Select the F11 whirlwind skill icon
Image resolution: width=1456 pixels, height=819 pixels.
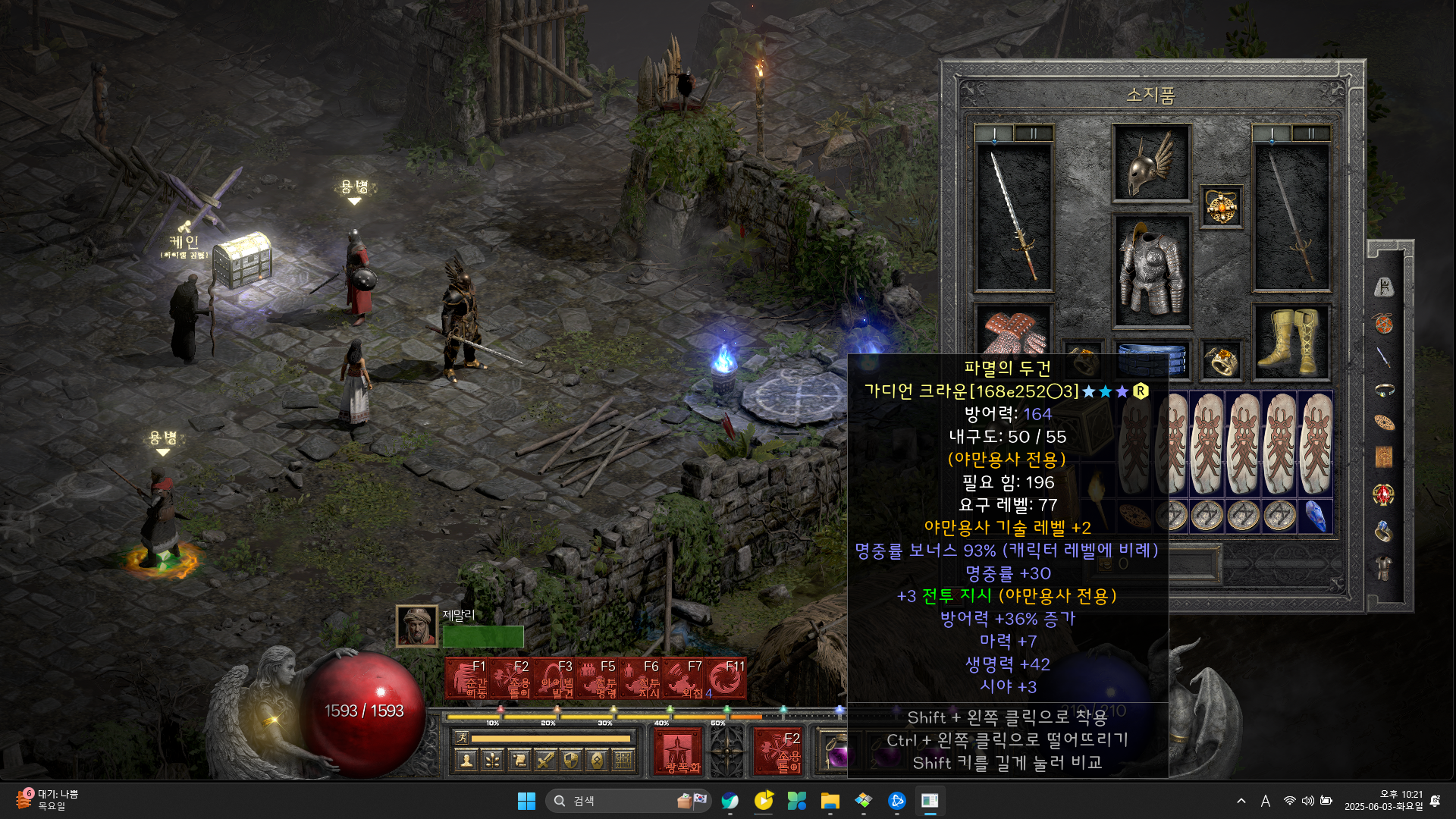click(x=725, y=679)
